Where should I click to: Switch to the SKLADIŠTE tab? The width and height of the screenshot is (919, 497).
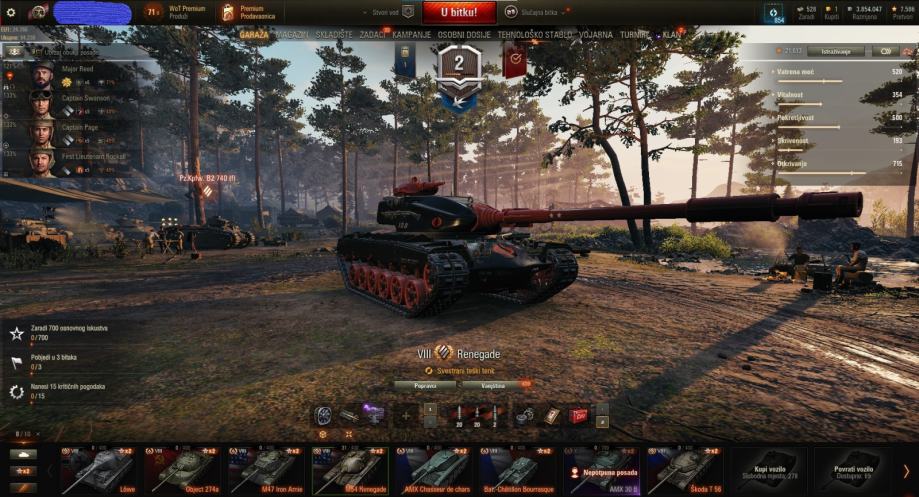(x=336, y=34)
